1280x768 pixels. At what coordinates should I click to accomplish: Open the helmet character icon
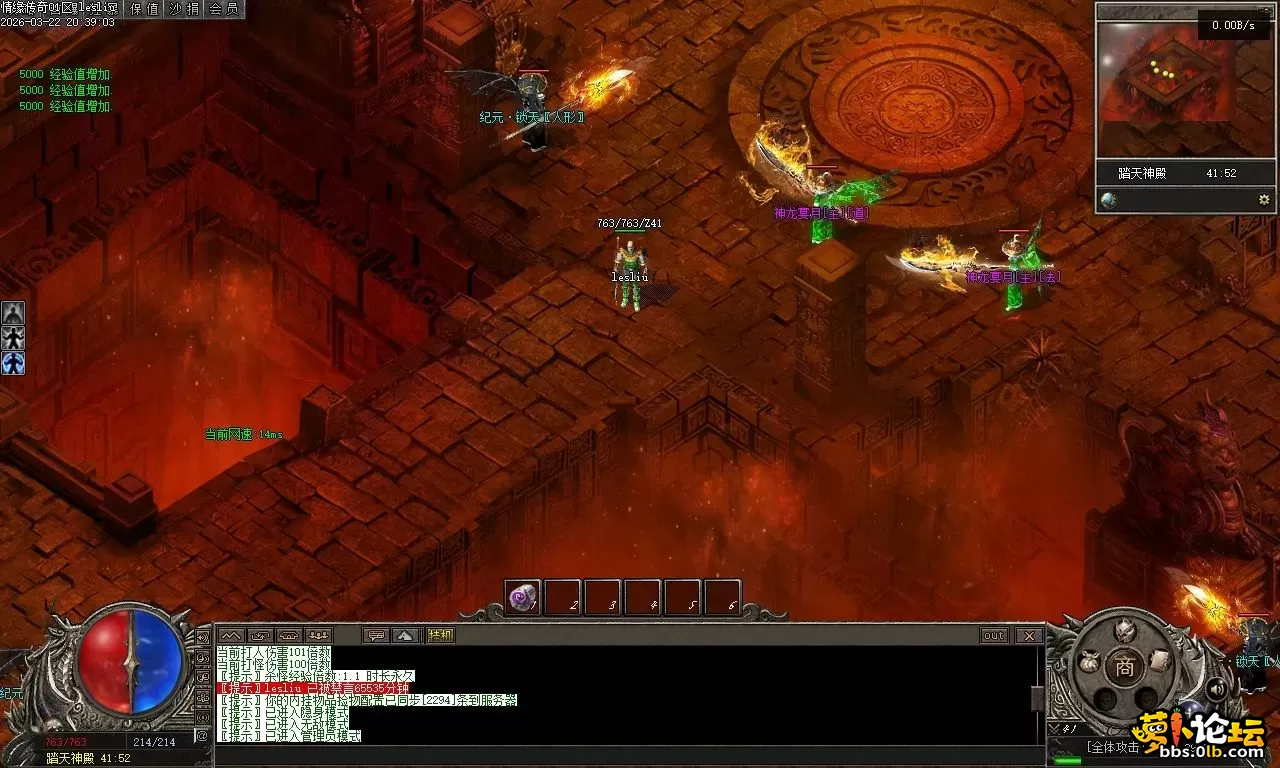pos(1125,631)
